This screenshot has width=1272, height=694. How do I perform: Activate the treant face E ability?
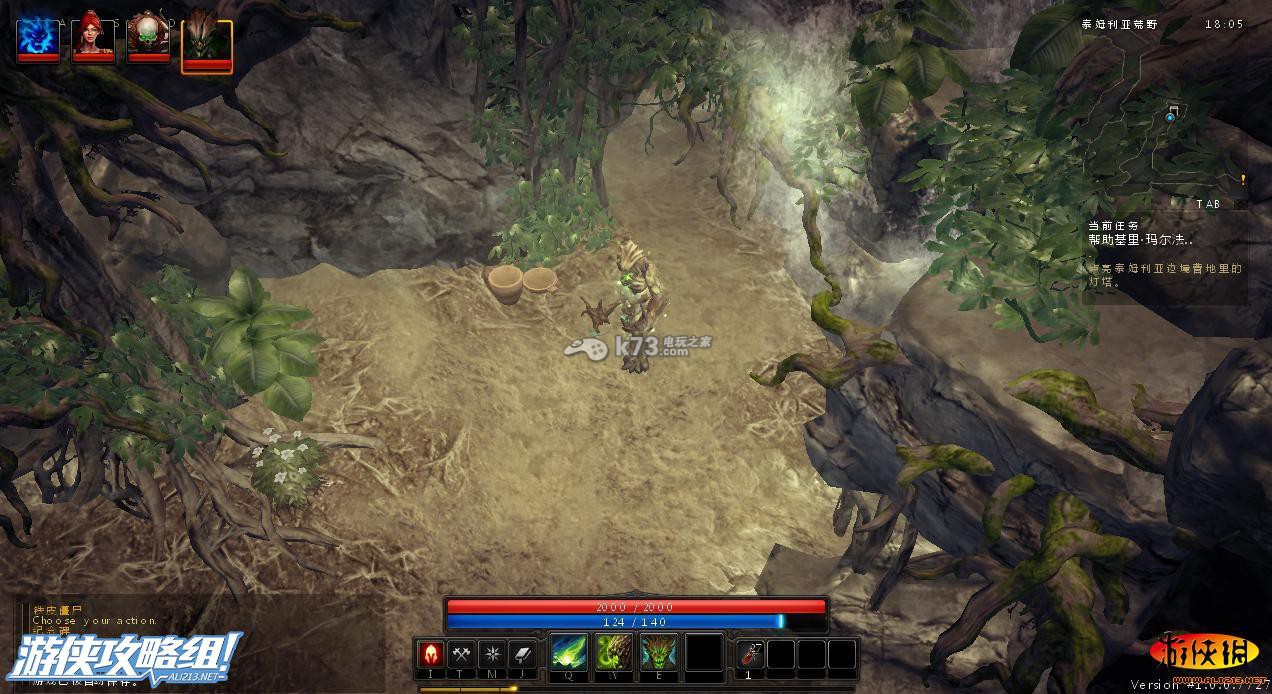point(658,654)
